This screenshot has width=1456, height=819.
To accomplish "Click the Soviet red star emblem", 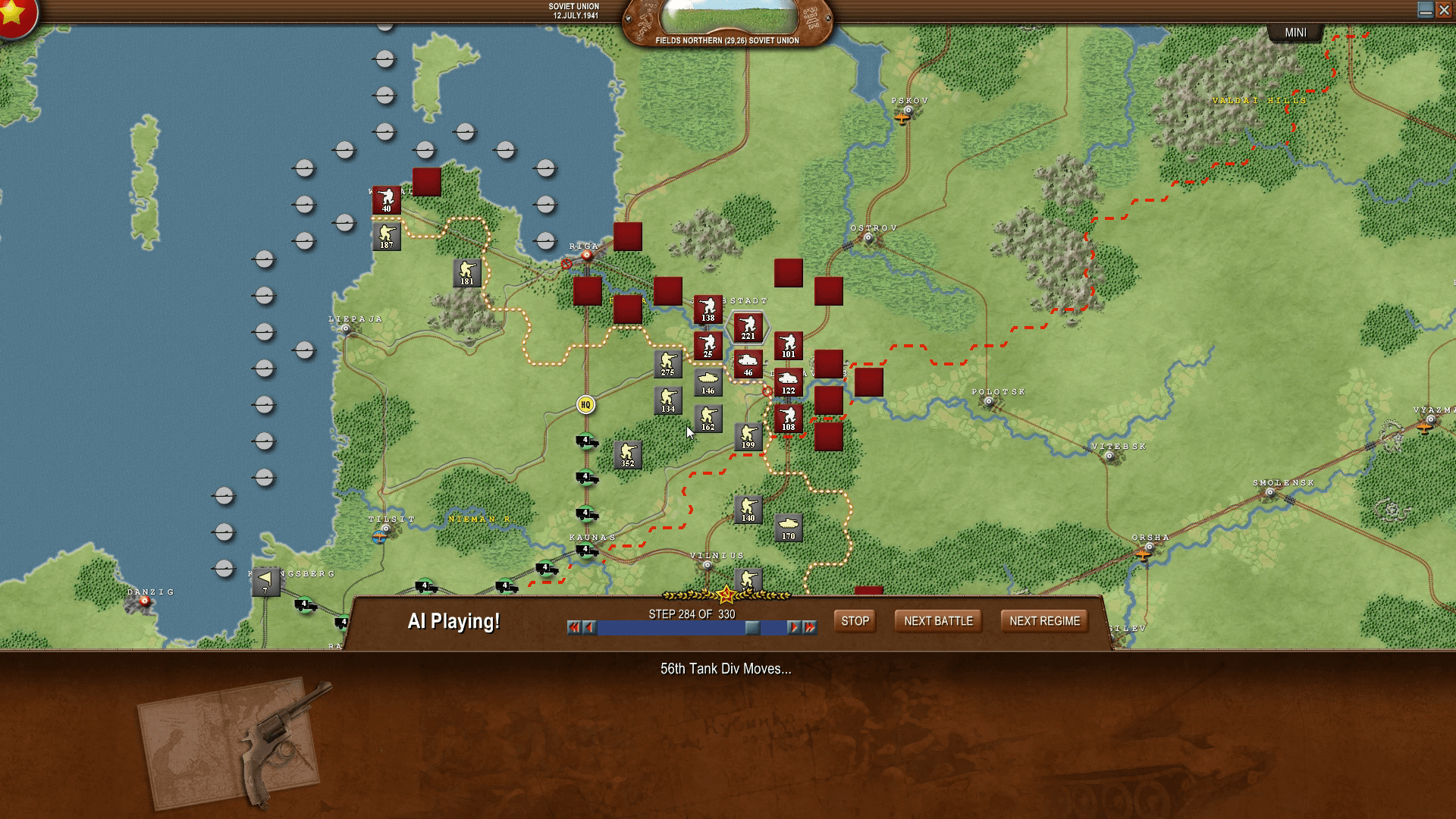I will pyautogui.click(x=14, y=14).
